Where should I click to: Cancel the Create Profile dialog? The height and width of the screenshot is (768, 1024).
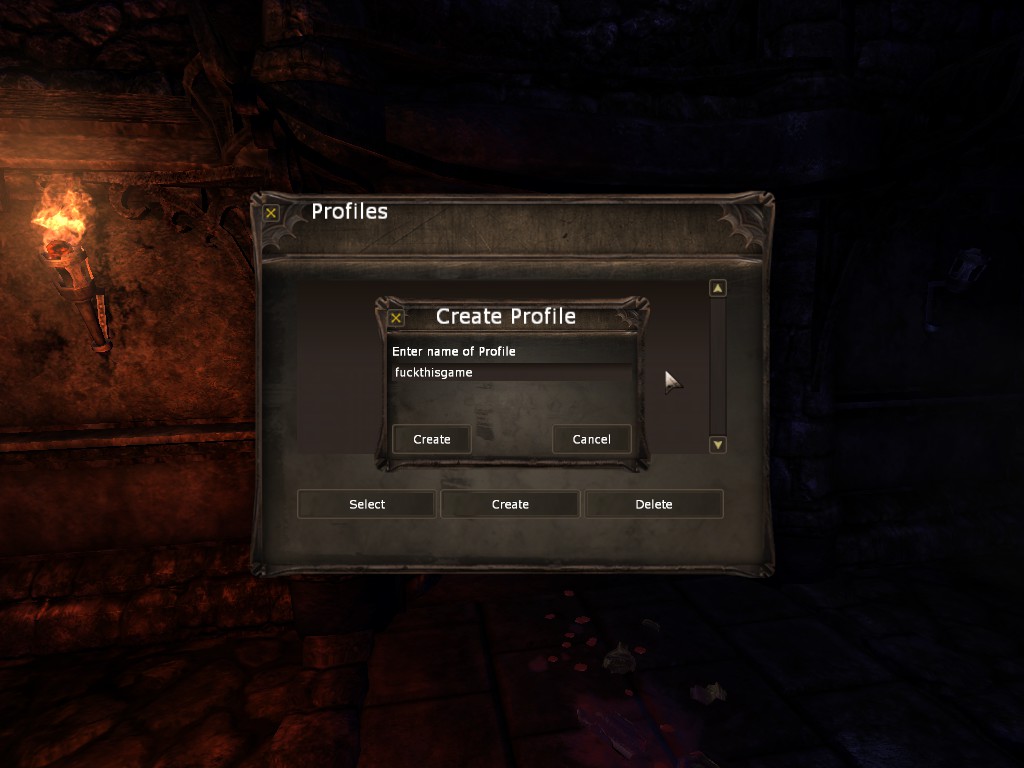point(591,439)
